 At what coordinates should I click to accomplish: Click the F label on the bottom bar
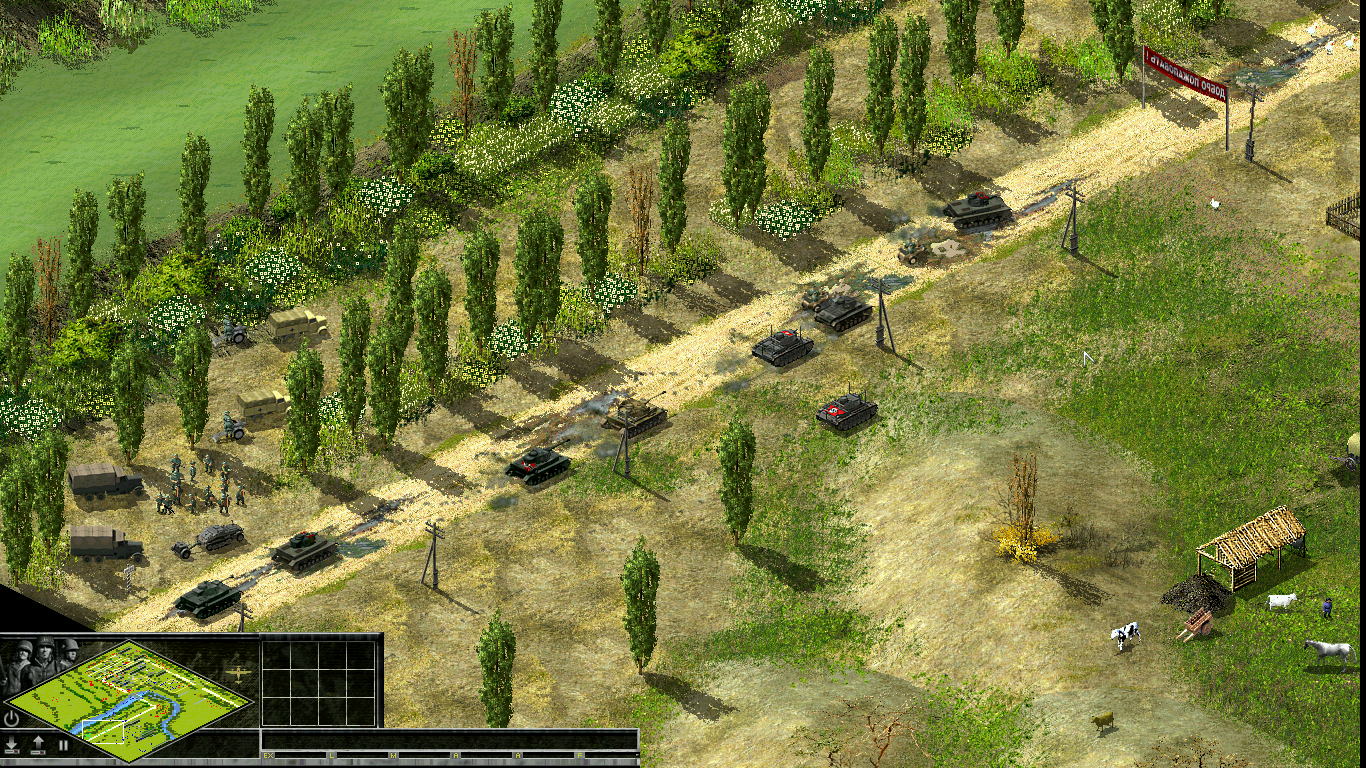(x=579, y=755)
